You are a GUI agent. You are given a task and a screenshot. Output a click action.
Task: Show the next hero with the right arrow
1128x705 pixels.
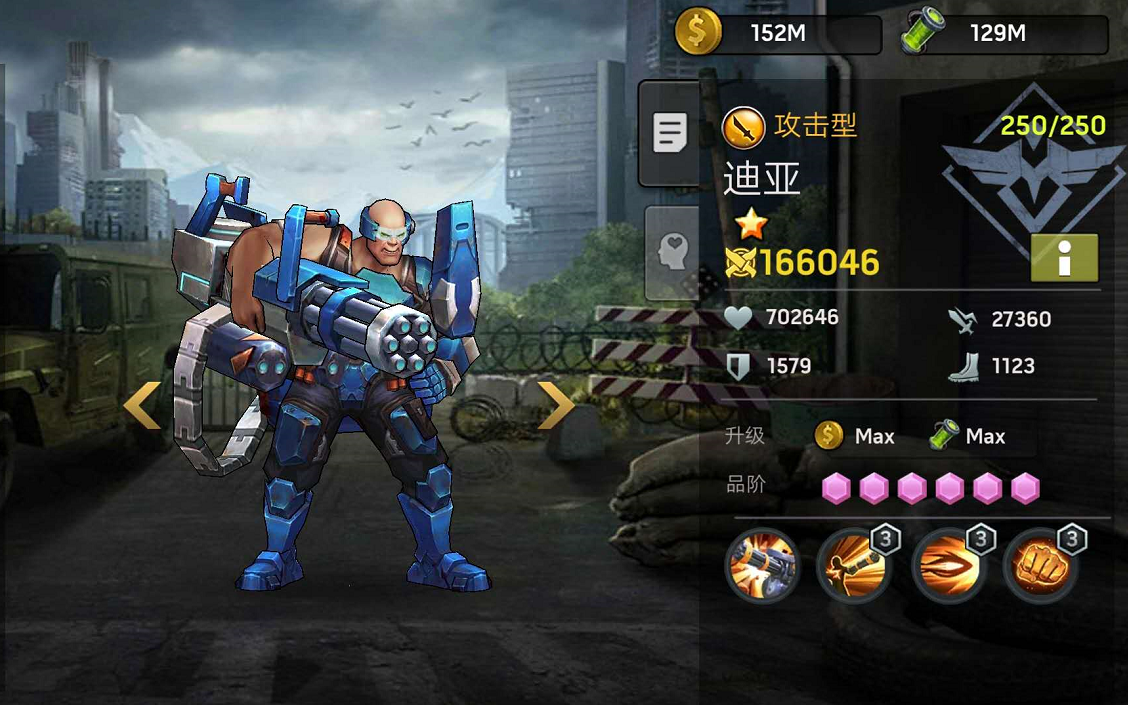point(556,406)
